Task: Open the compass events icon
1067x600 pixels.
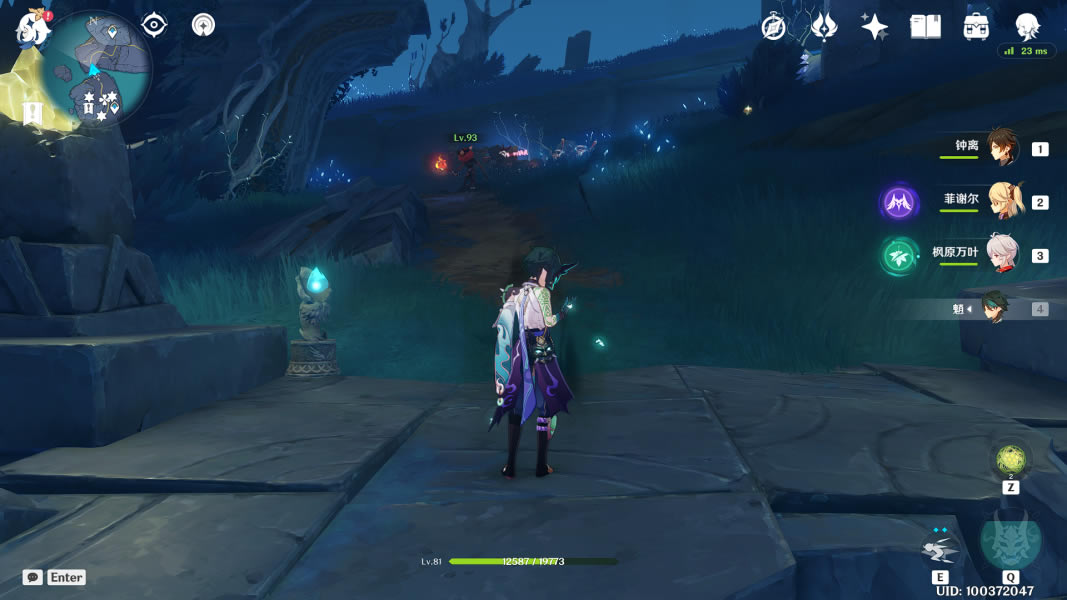Action: click(773, 27)
